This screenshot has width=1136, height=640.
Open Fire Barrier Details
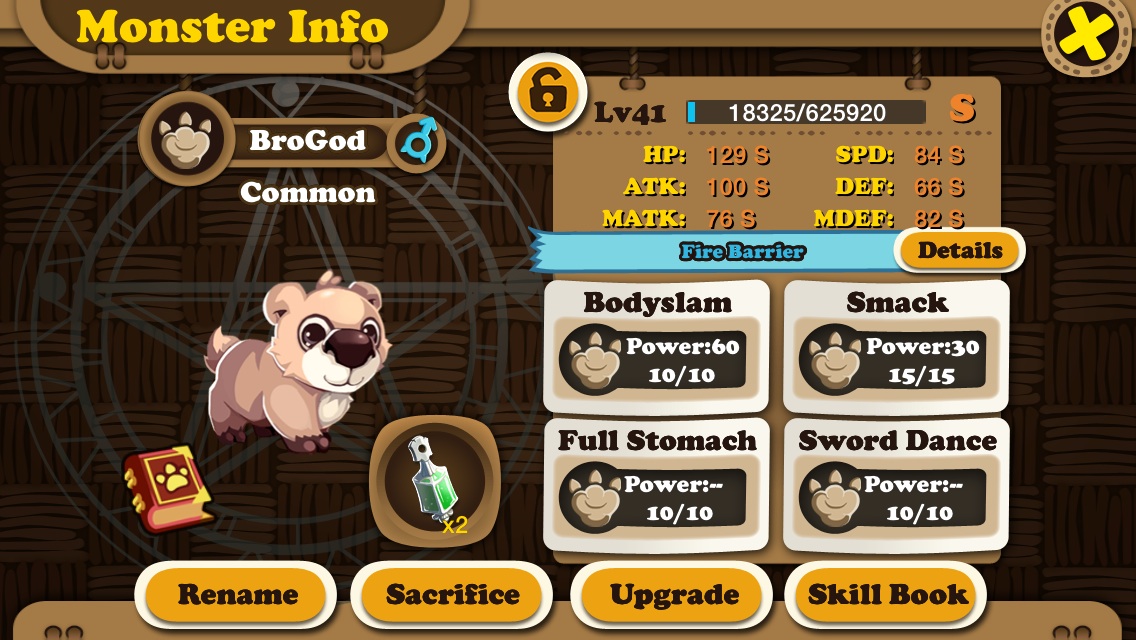959,250
